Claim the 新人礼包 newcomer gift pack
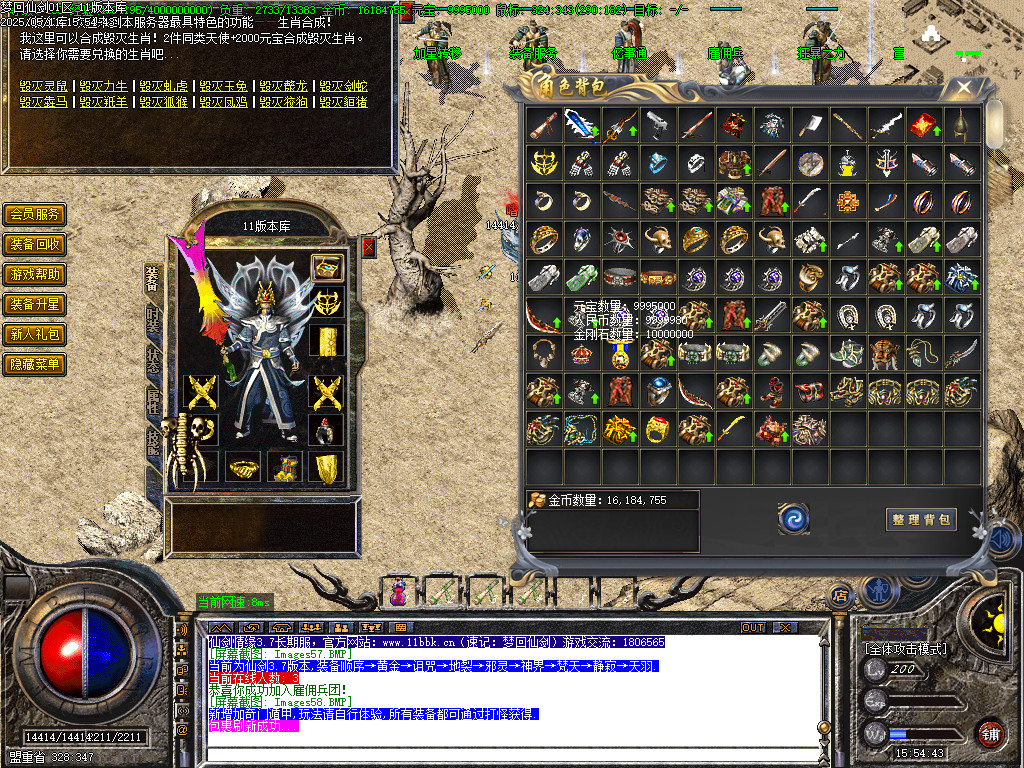 pos(35,334)
